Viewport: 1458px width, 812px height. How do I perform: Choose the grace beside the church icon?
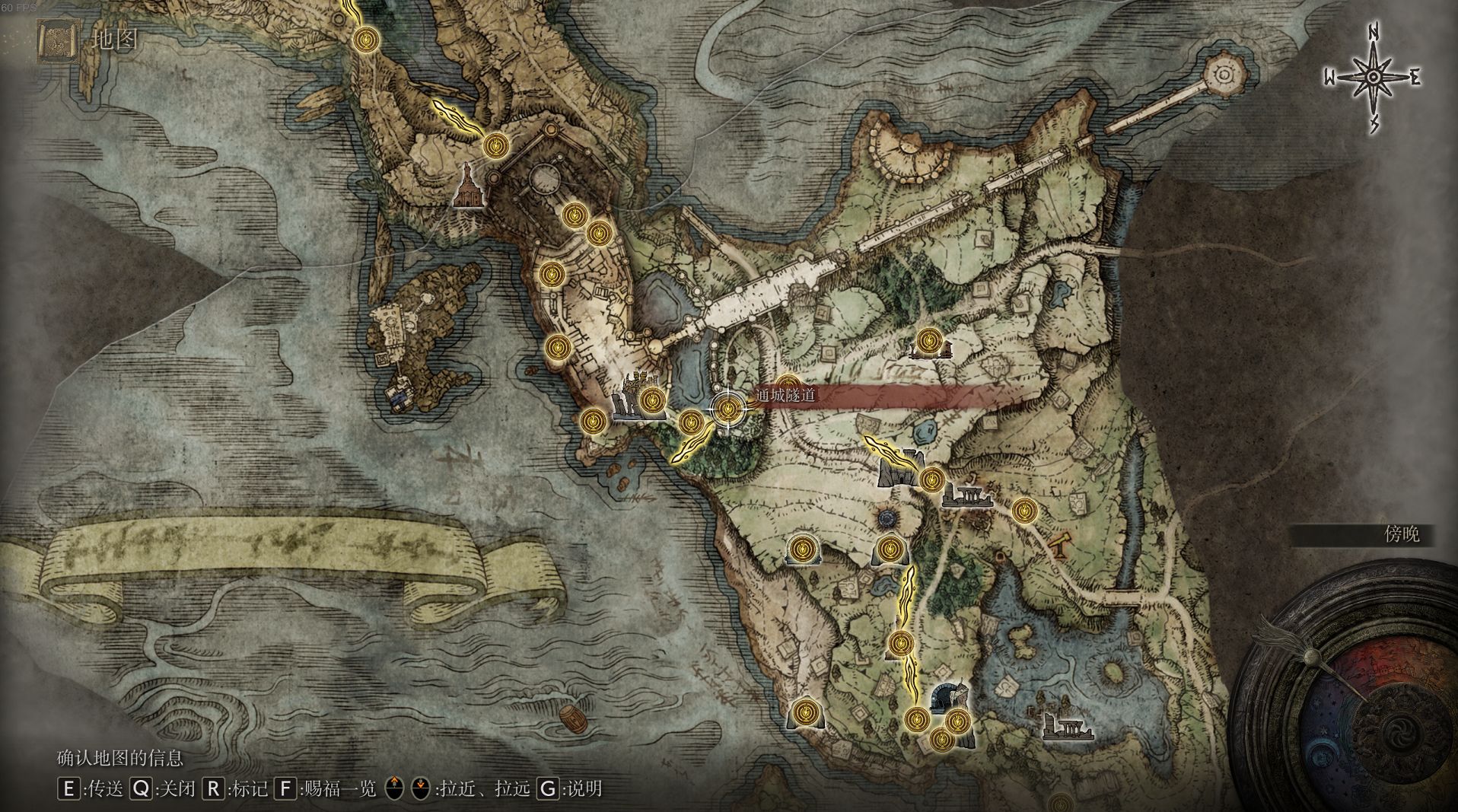click(x=495, y=144)
